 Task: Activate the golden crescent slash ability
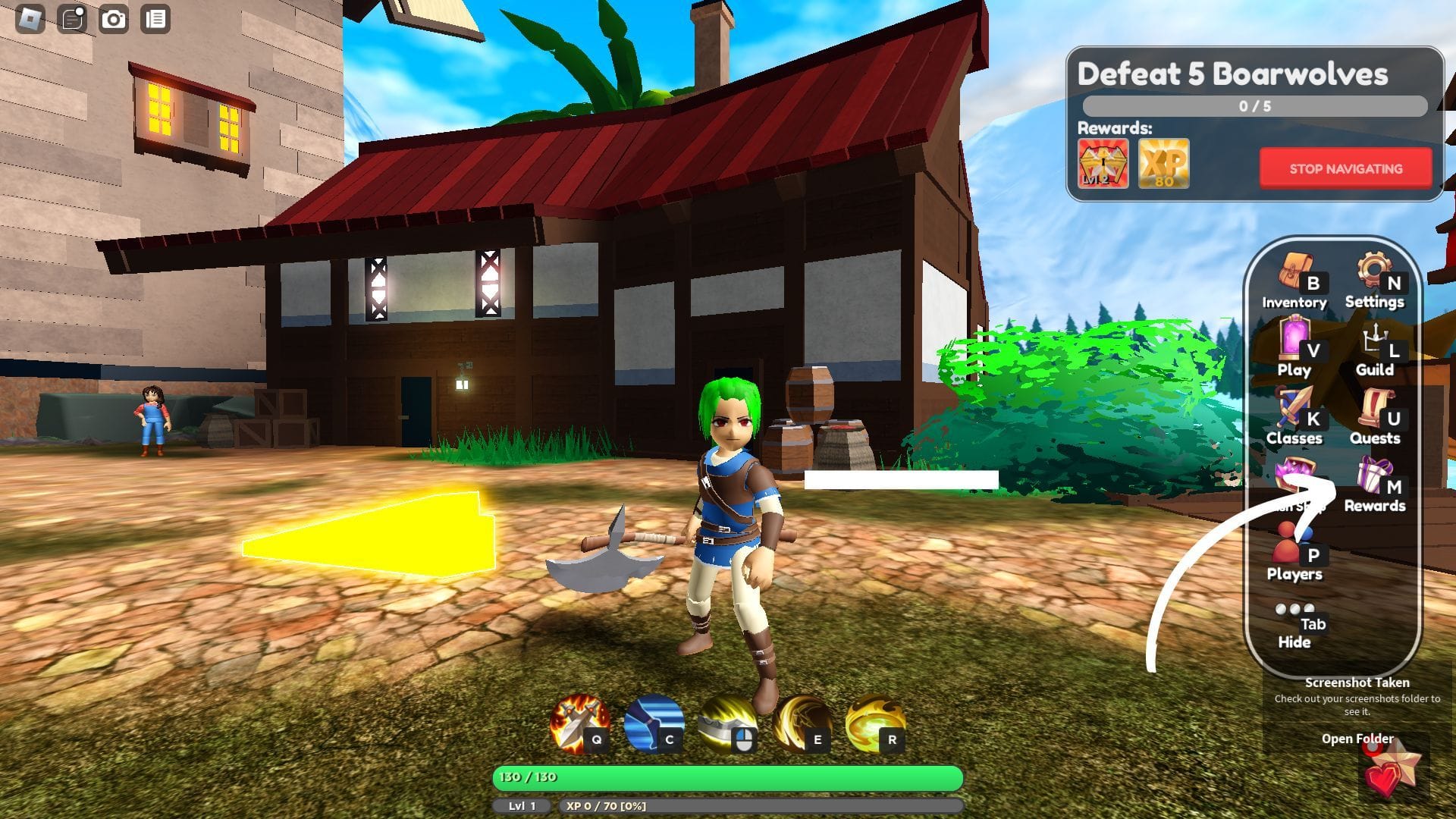[x=801, y=723]
